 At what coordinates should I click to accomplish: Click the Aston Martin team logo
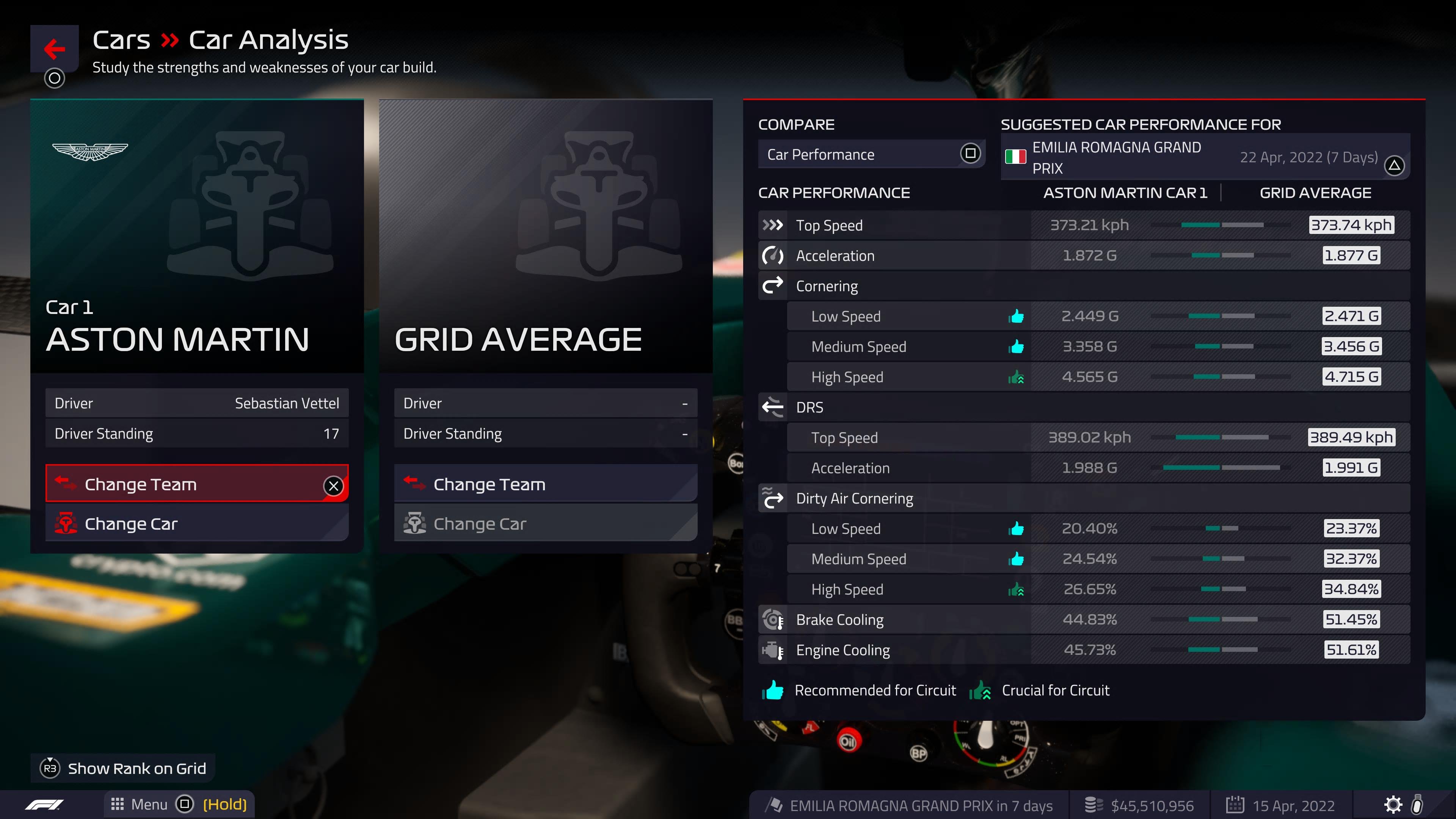[x=91, y=150]
